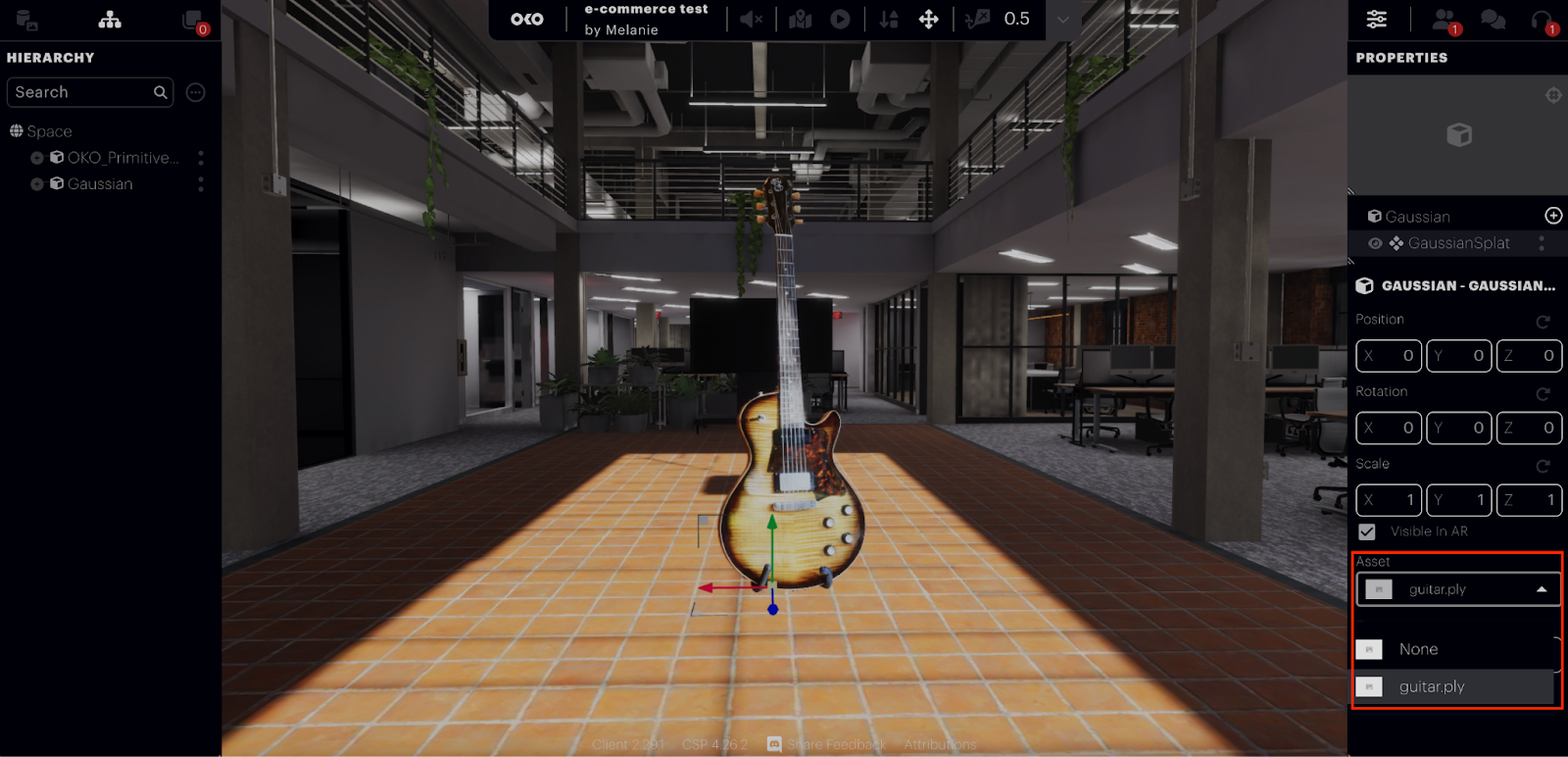Open the chat bubbles panel
1568x757 pixels.
click(x=1493, y=20)
